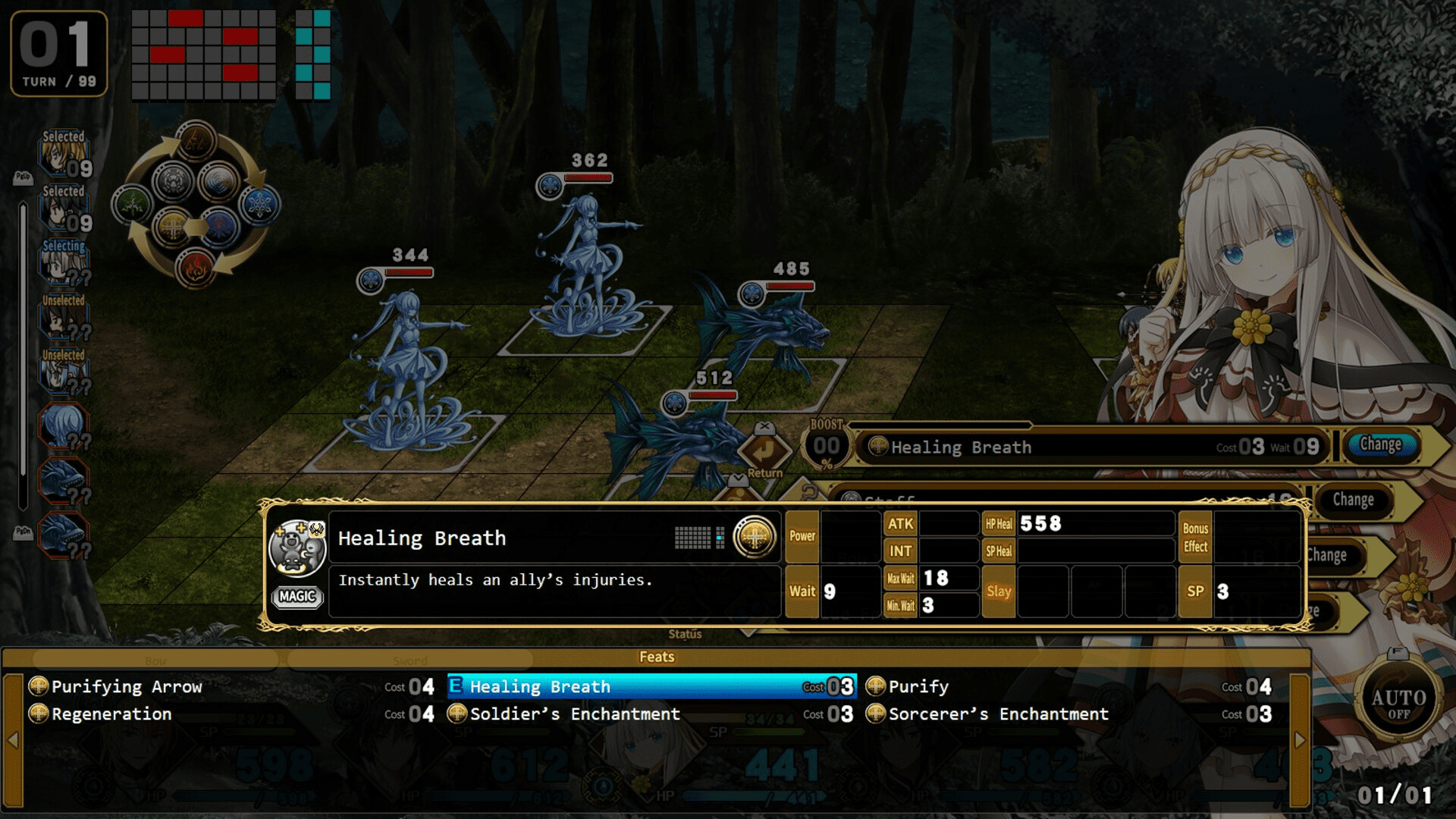Screen dimensions: 1456x819
Task: Select the fire element on the elemental wheel
Action: pos(195,267)
